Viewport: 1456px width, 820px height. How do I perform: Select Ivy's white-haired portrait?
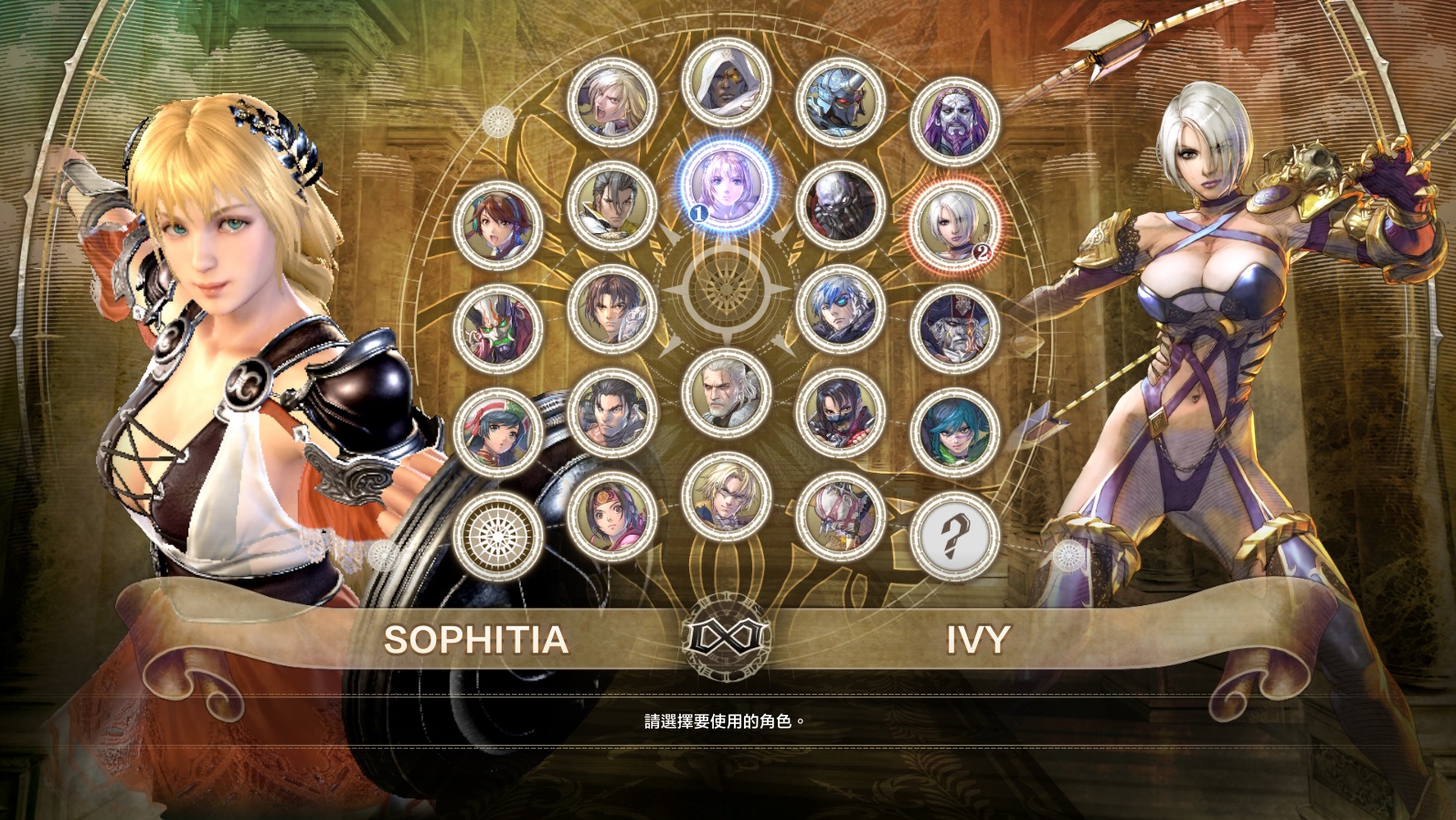click(x=955, y=225)
